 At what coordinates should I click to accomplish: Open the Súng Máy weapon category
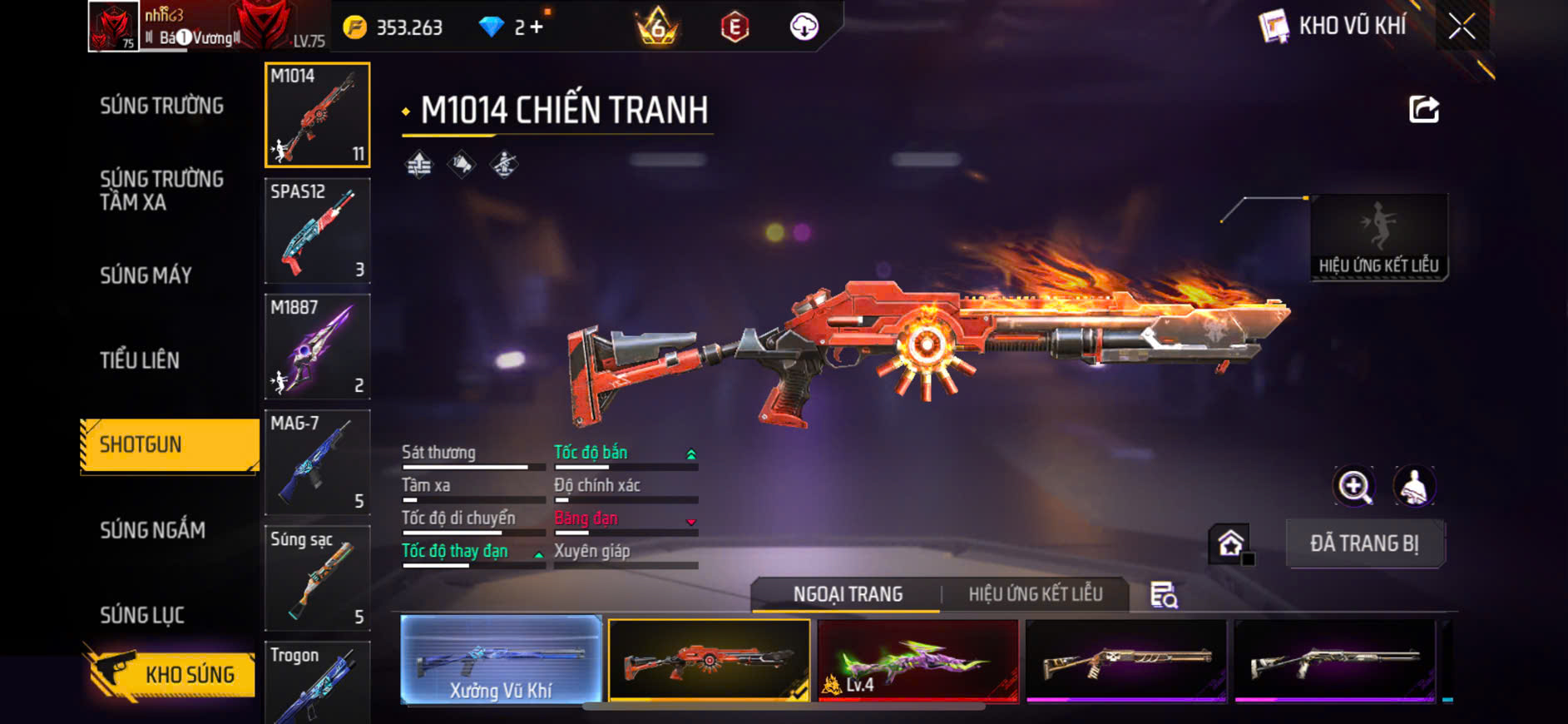click(x=146, y=275)
